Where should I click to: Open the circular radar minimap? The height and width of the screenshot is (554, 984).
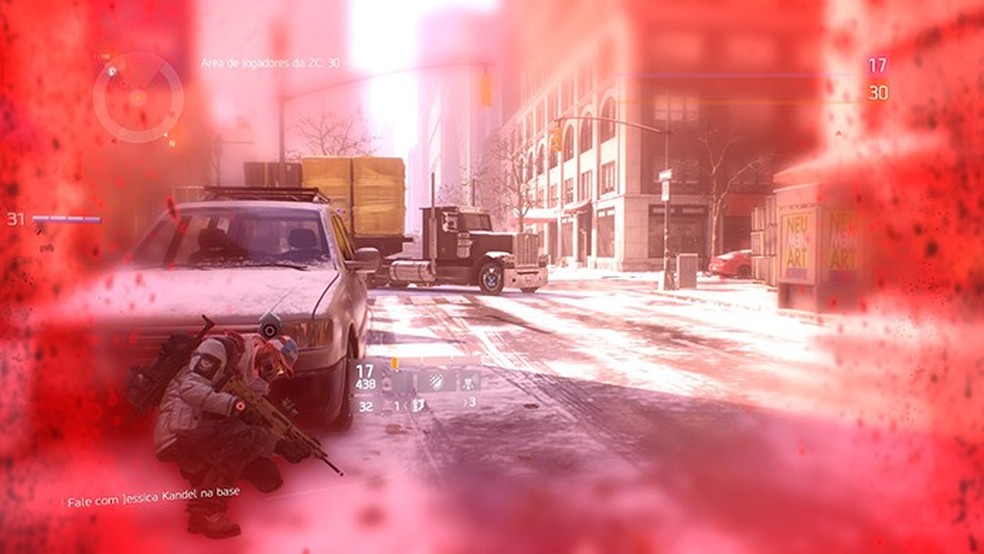[x=137, y=96]
